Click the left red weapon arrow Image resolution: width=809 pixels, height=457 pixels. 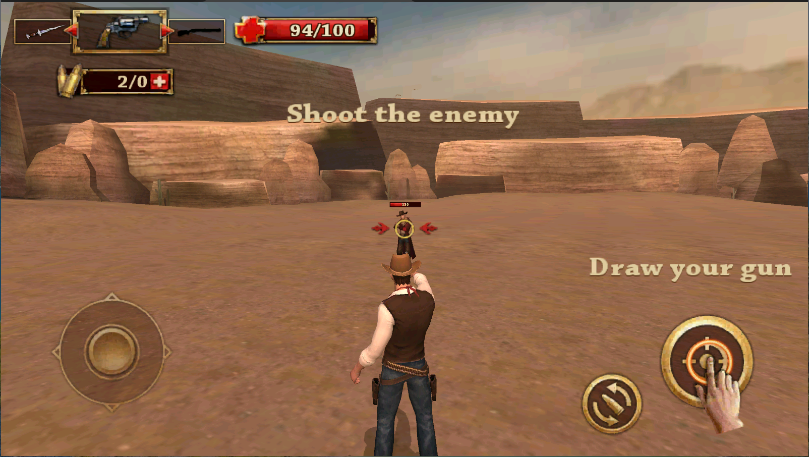[x=70, y=31]
